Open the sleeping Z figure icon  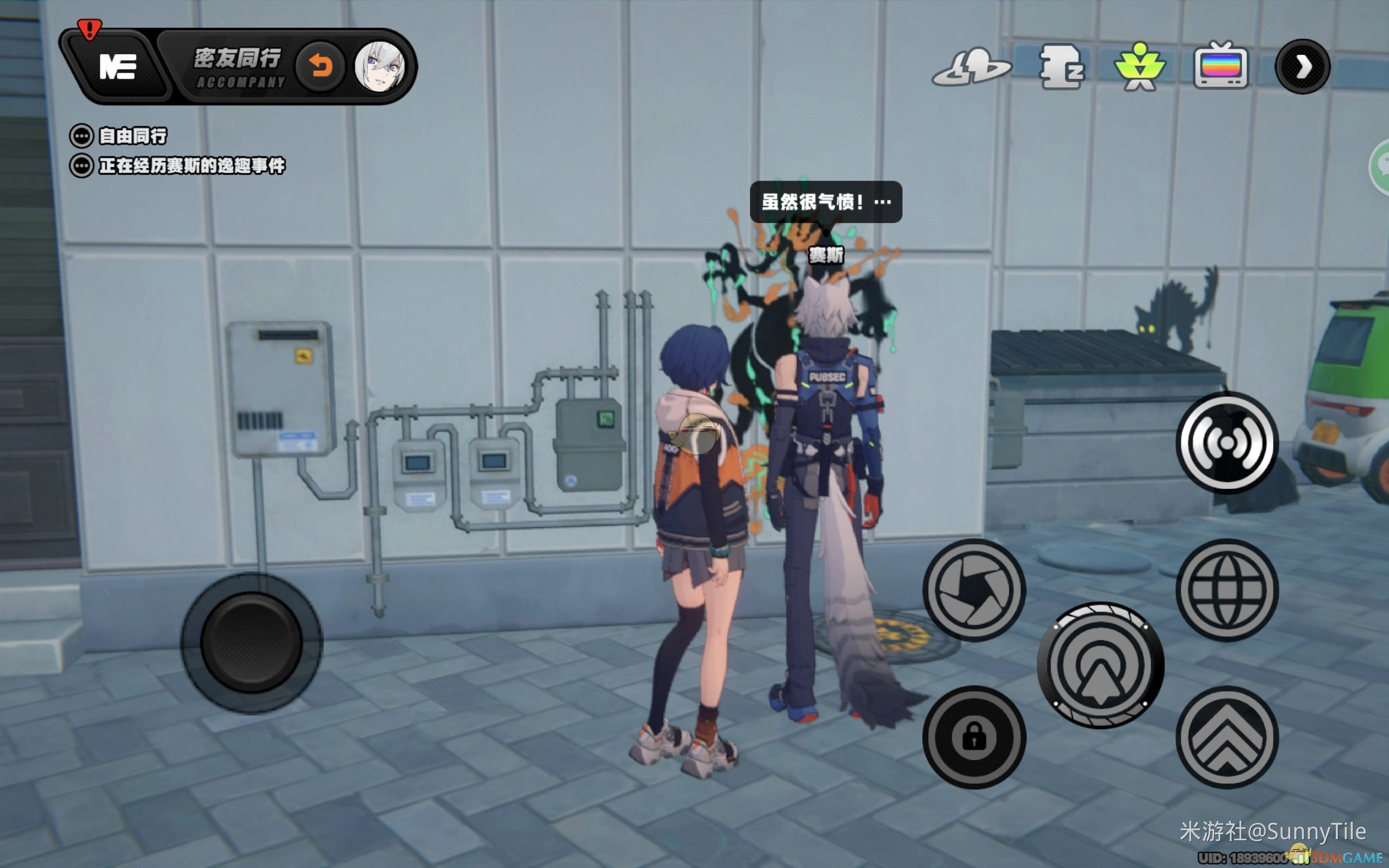tap(1061, 68)
